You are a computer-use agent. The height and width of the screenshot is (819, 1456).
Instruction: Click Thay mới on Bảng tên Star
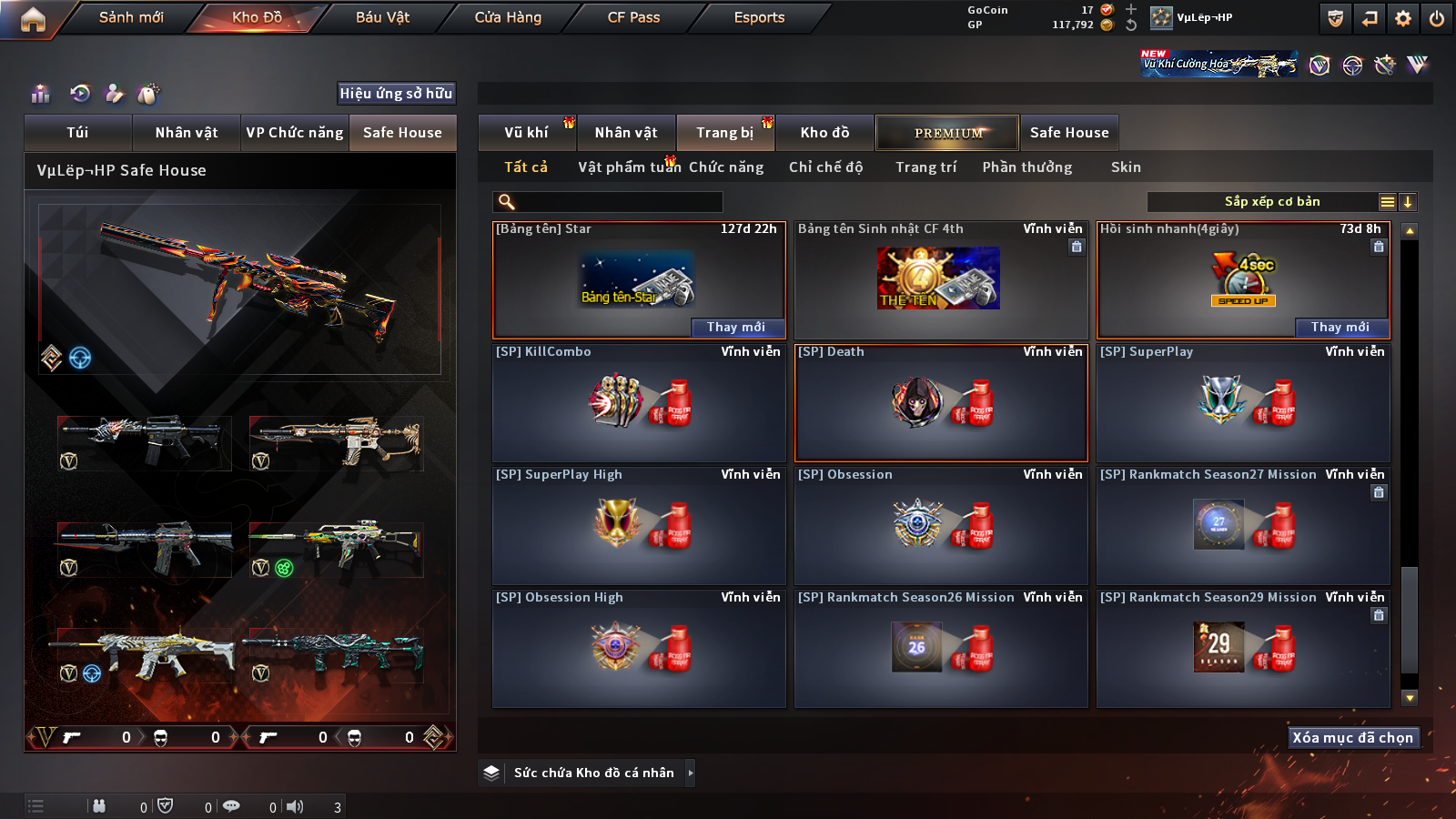click(x=735, y=328)
